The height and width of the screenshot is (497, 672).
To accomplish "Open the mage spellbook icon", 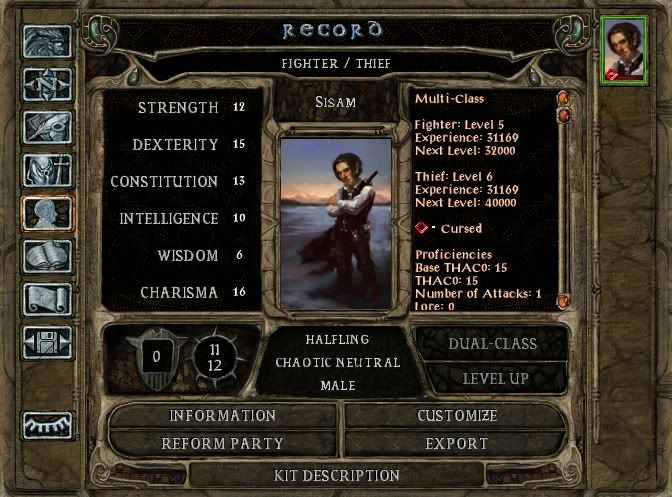I will pyautogui.click(x=47, y=256).
